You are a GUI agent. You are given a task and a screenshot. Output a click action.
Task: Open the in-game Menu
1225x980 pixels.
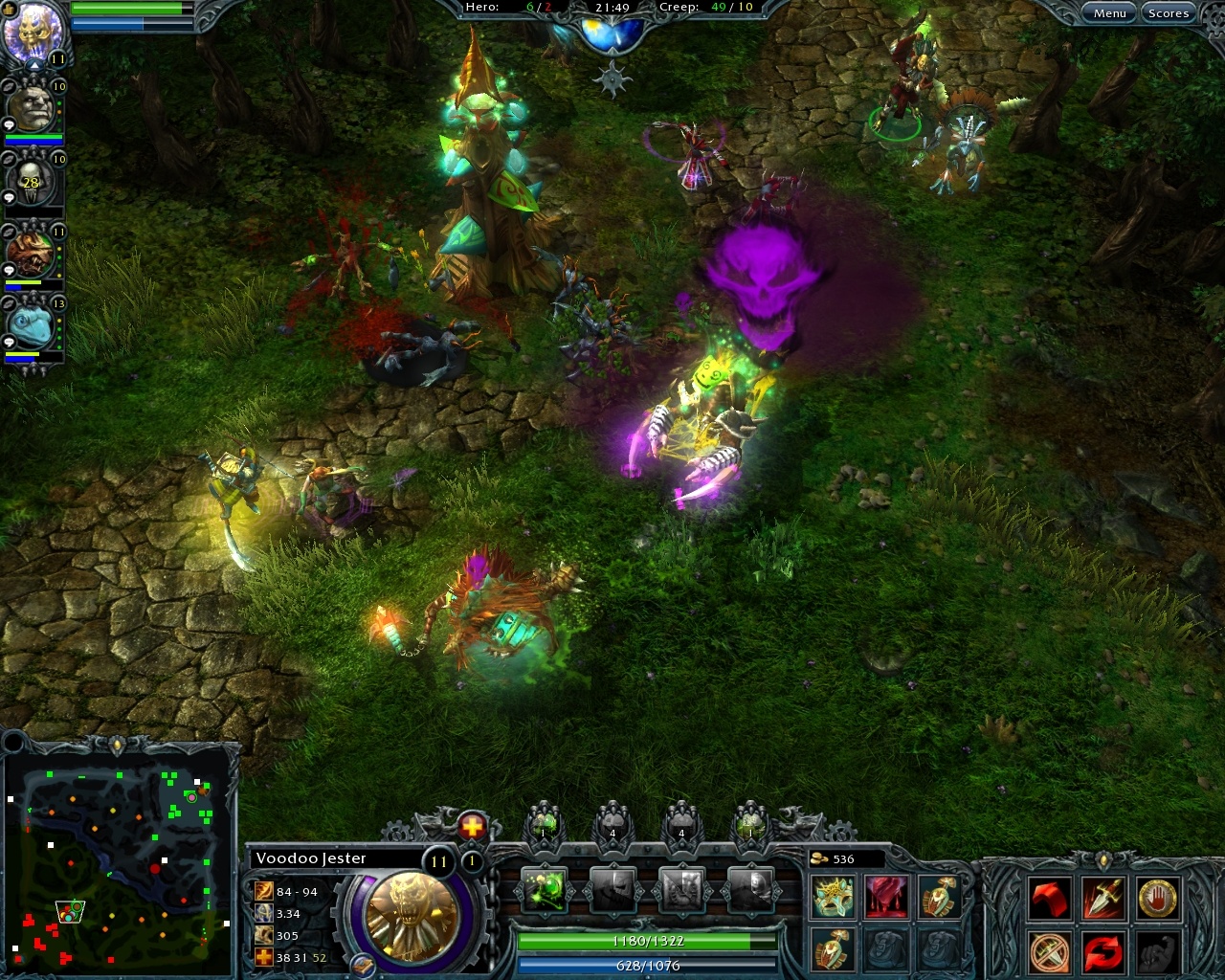[1109, 12]
